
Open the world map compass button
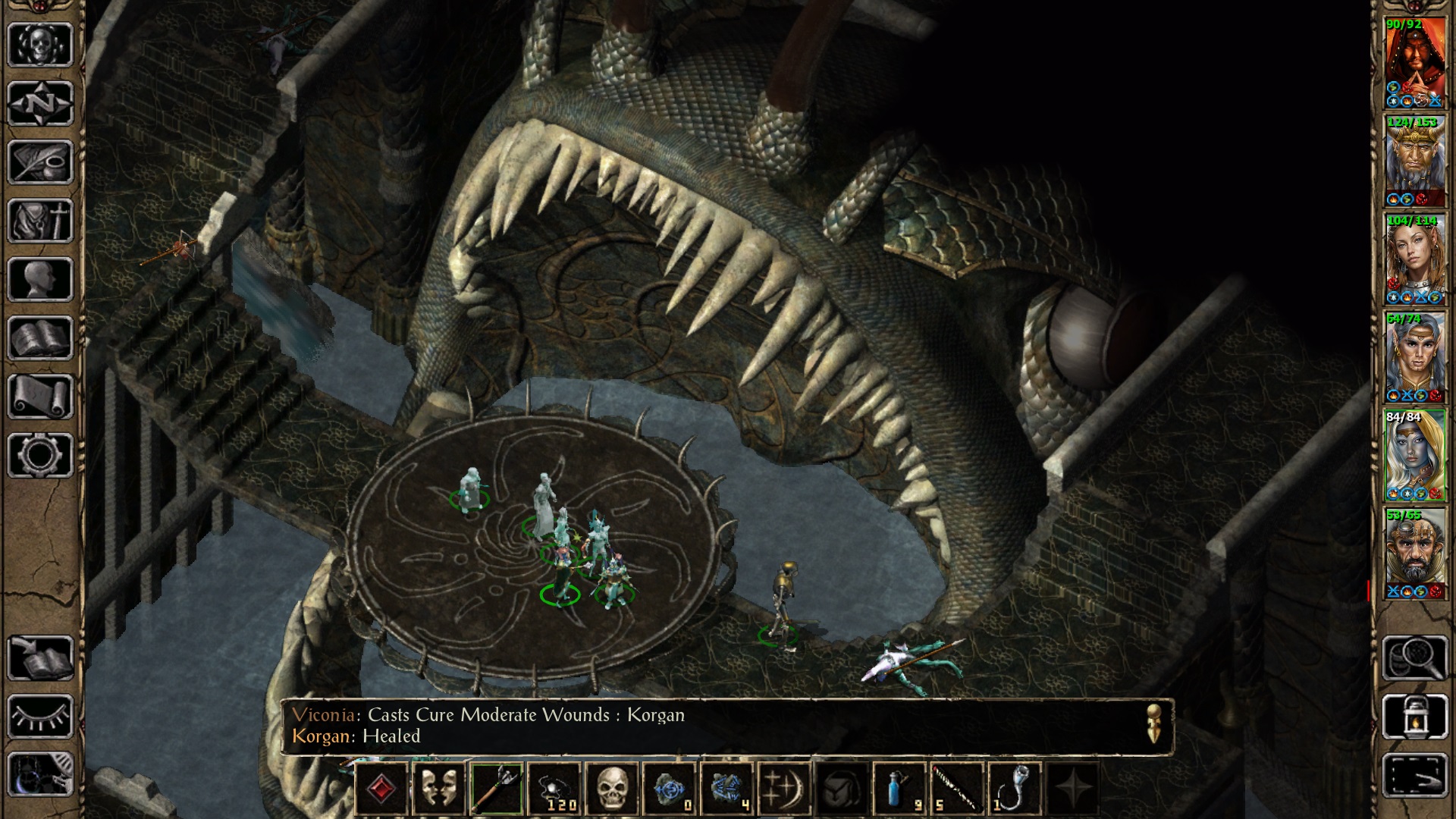40,102
